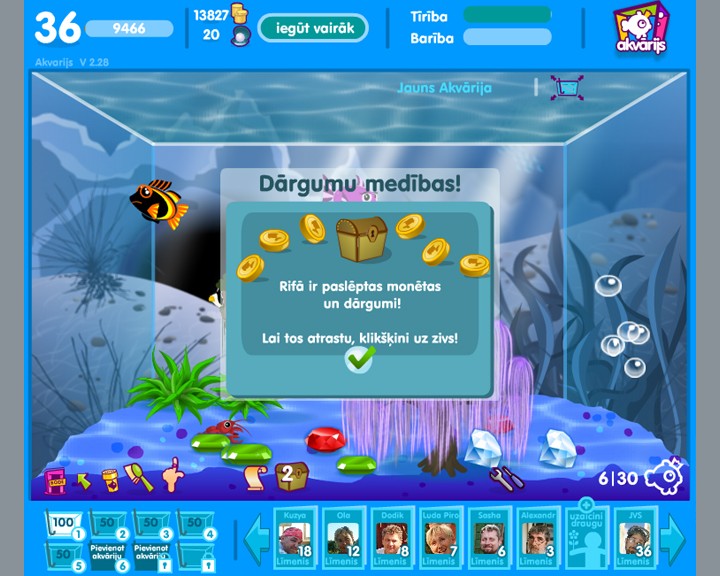720x576 pixels.
Task: Pick the fish food jar tool
Action: click(x=110, y=479)
